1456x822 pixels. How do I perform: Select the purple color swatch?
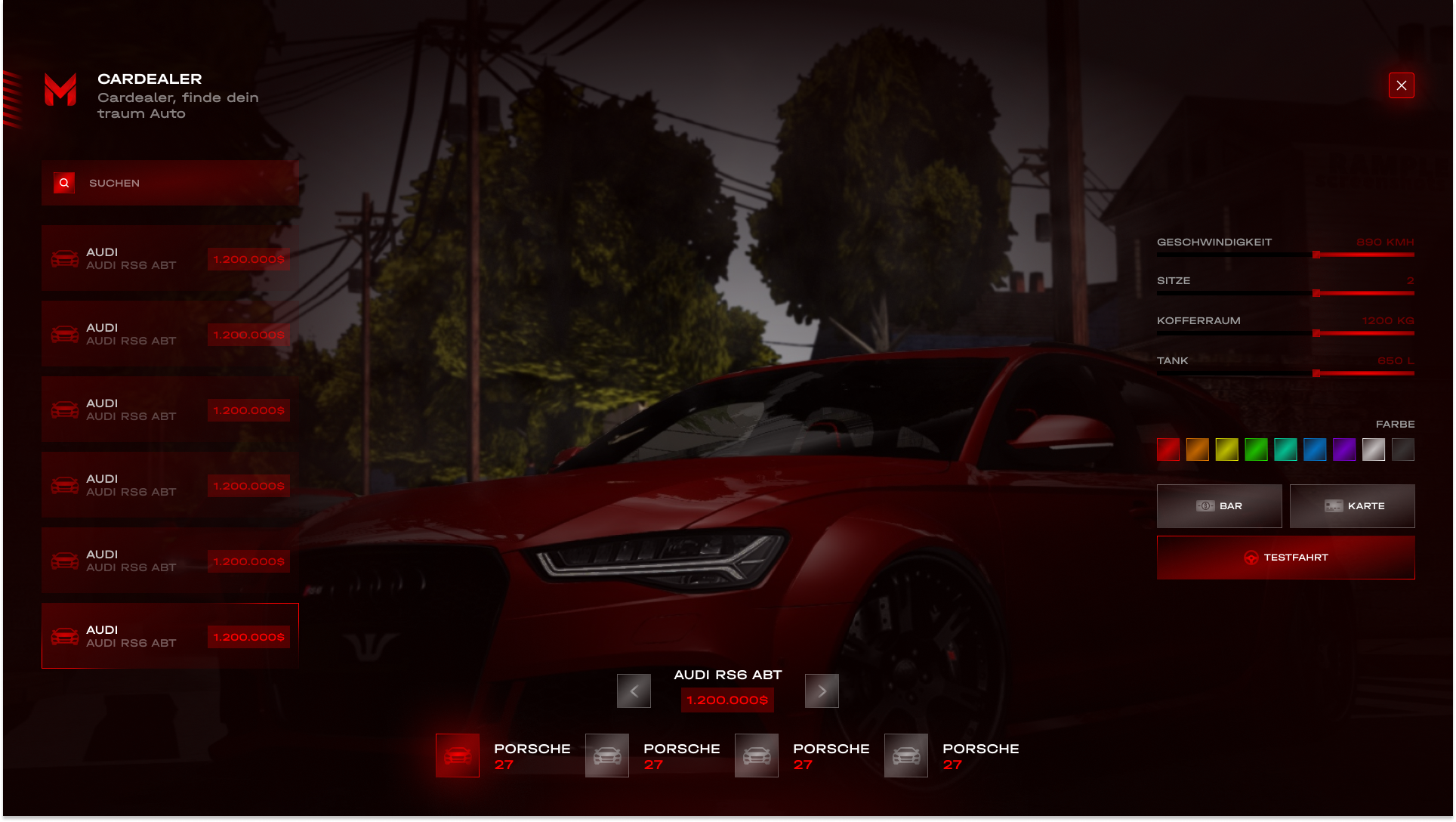[x=1345, y=450]
